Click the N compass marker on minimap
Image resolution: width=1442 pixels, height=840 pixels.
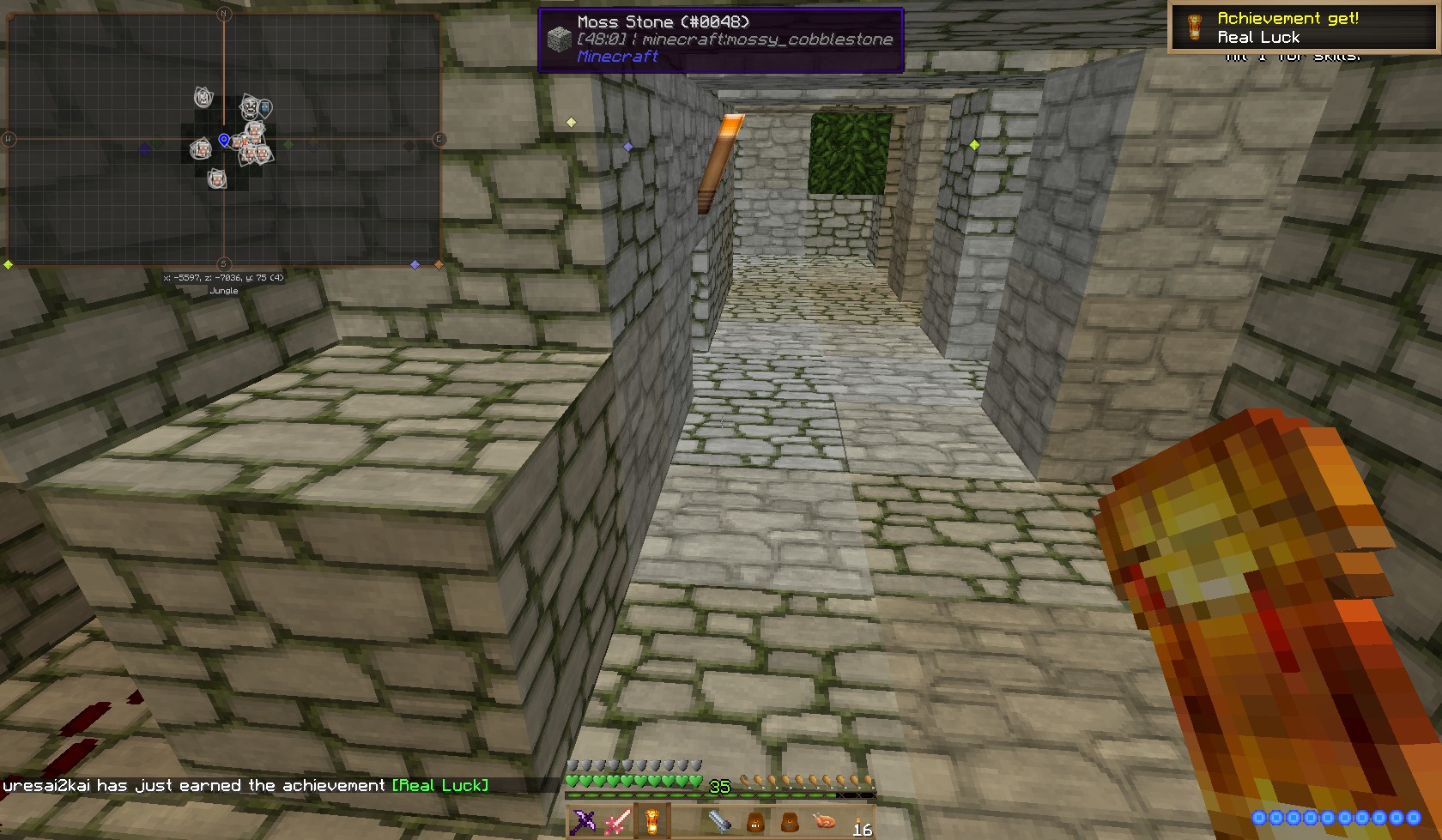point(224,14)
